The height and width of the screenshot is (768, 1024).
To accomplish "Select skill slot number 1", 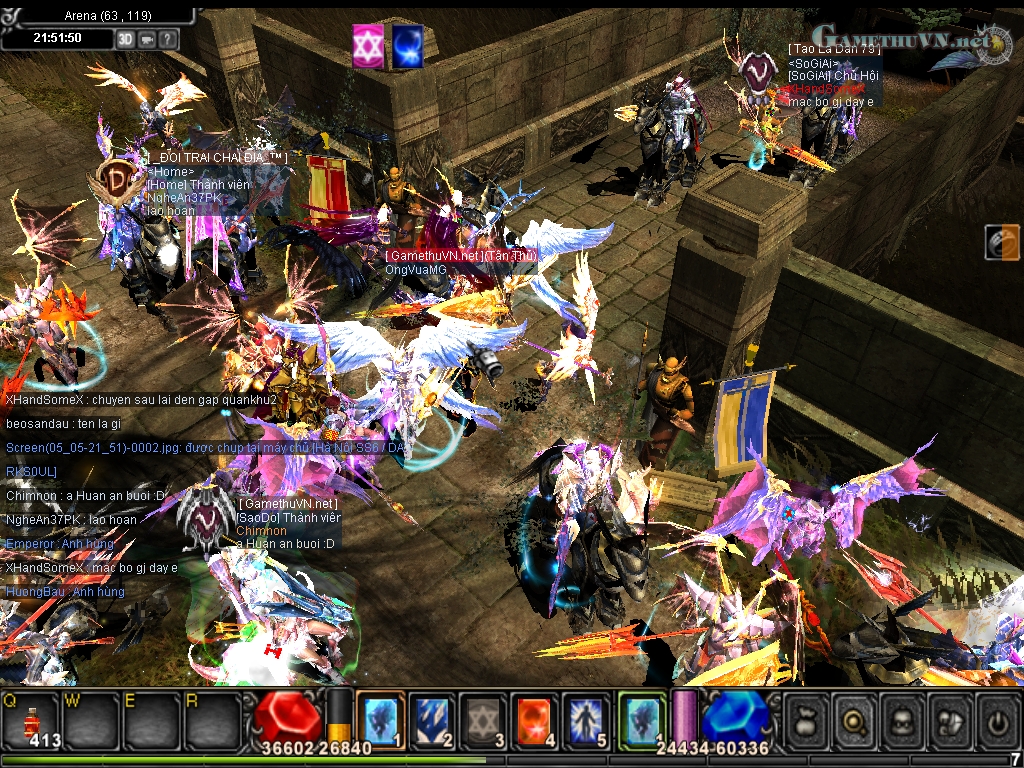I will coord(381,718).
